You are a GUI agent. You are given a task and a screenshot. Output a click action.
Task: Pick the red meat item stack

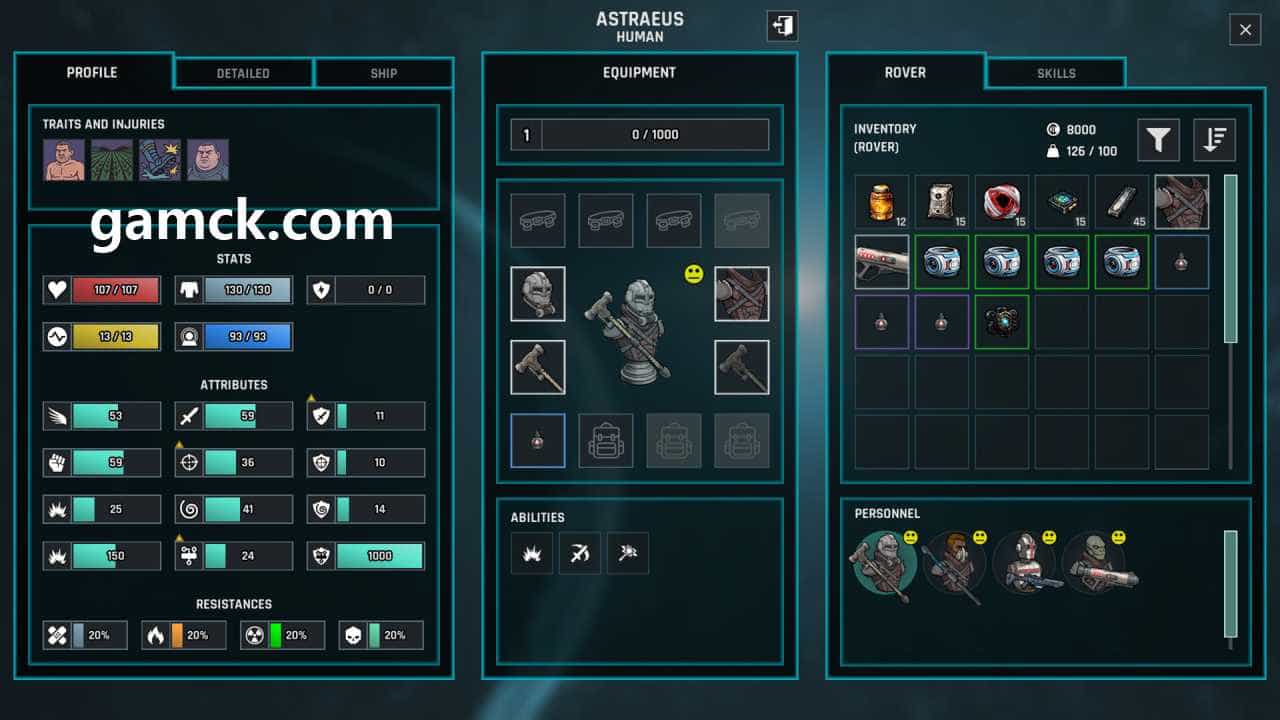1001,202
